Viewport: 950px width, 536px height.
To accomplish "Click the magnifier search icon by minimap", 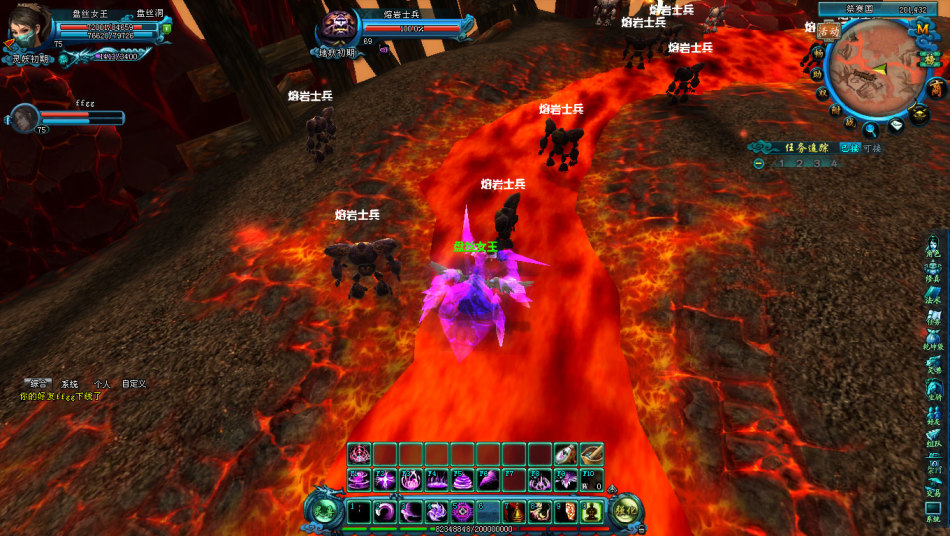I will tap(872, 128).
